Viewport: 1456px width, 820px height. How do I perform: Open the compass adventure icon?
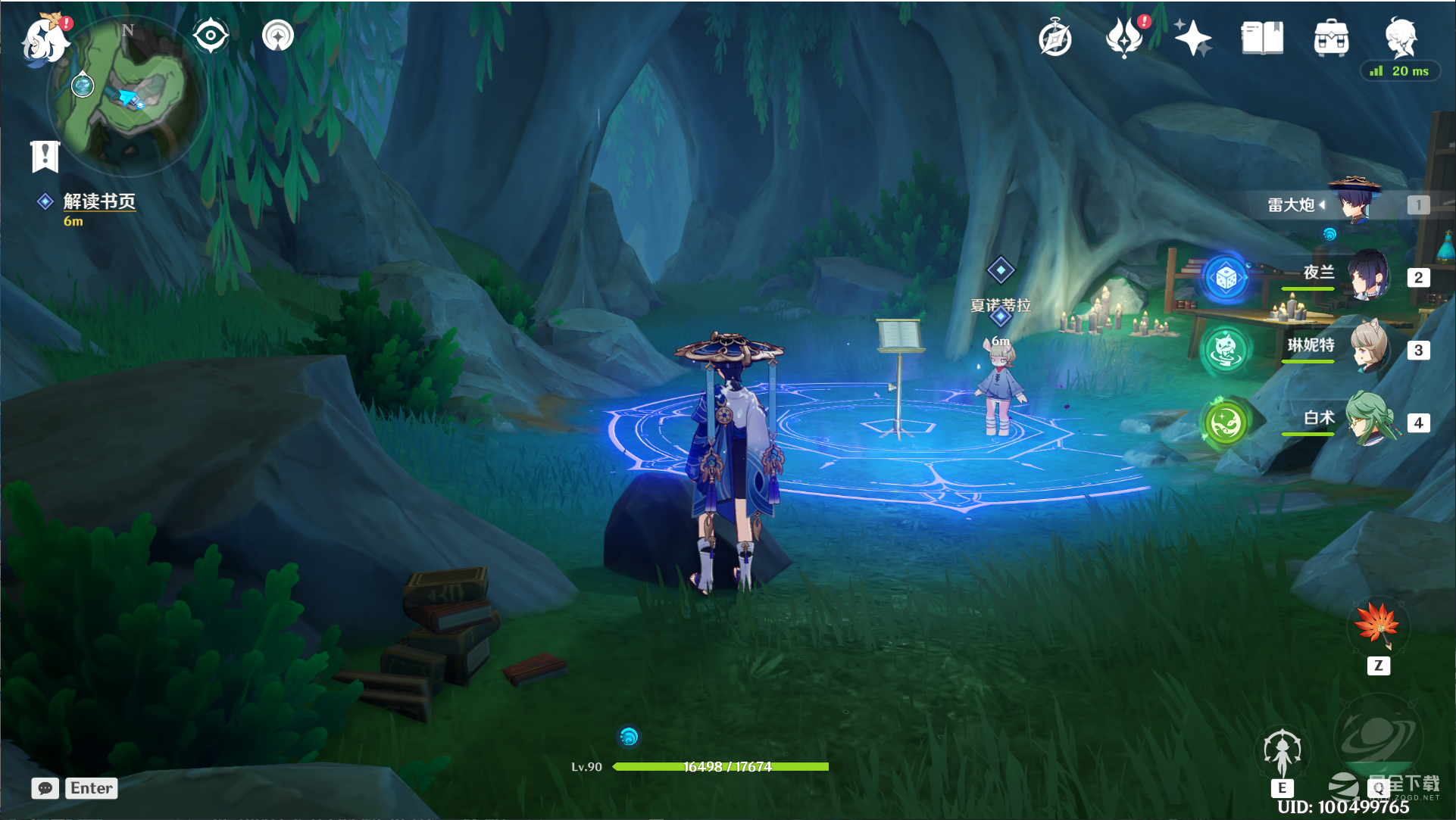click(1055, 39)
